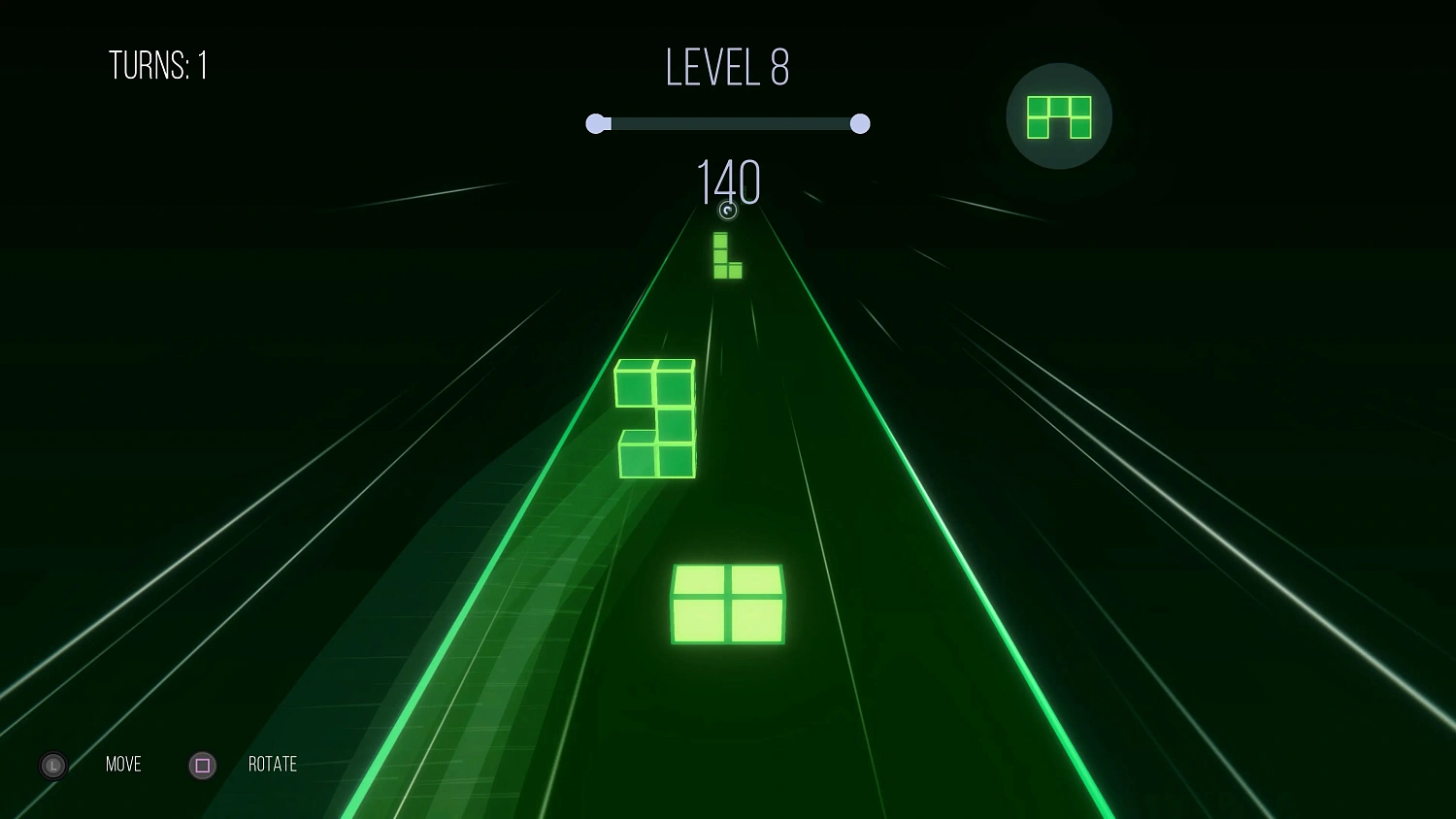Click the falling S-shaped tetromino piece

[x=655, y=417]
